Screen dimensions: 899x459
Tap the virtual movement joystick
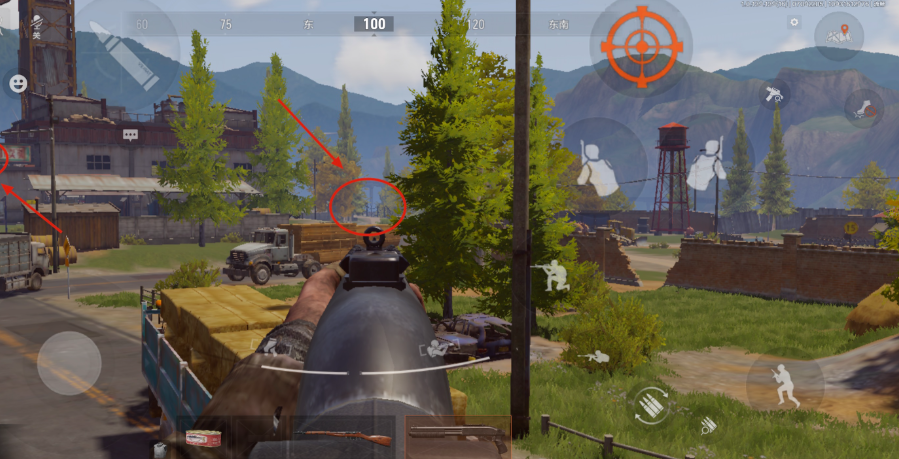[x=69, y=362]
